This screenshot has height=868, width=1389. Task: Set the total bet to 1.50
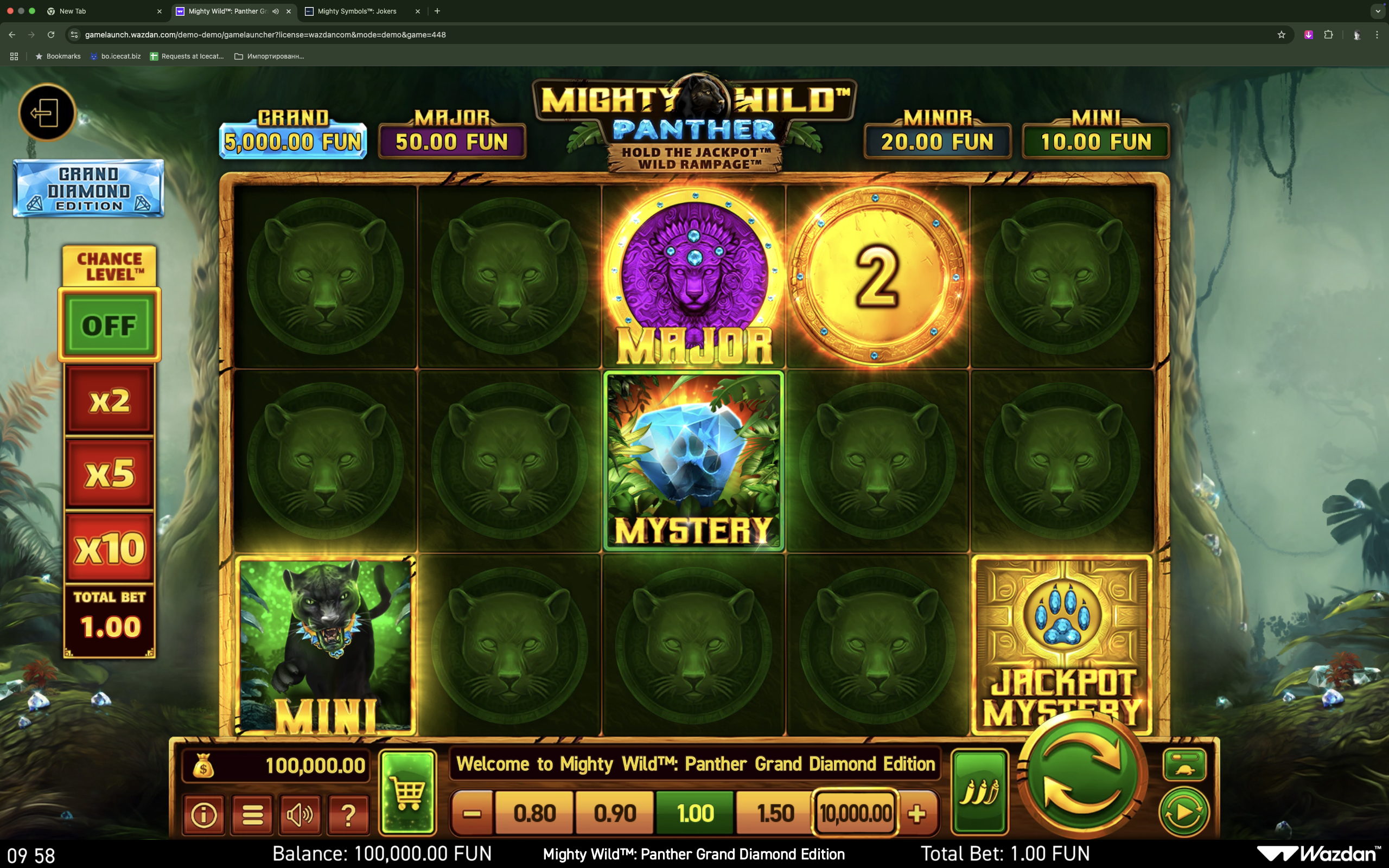click(x=775, y=812)
